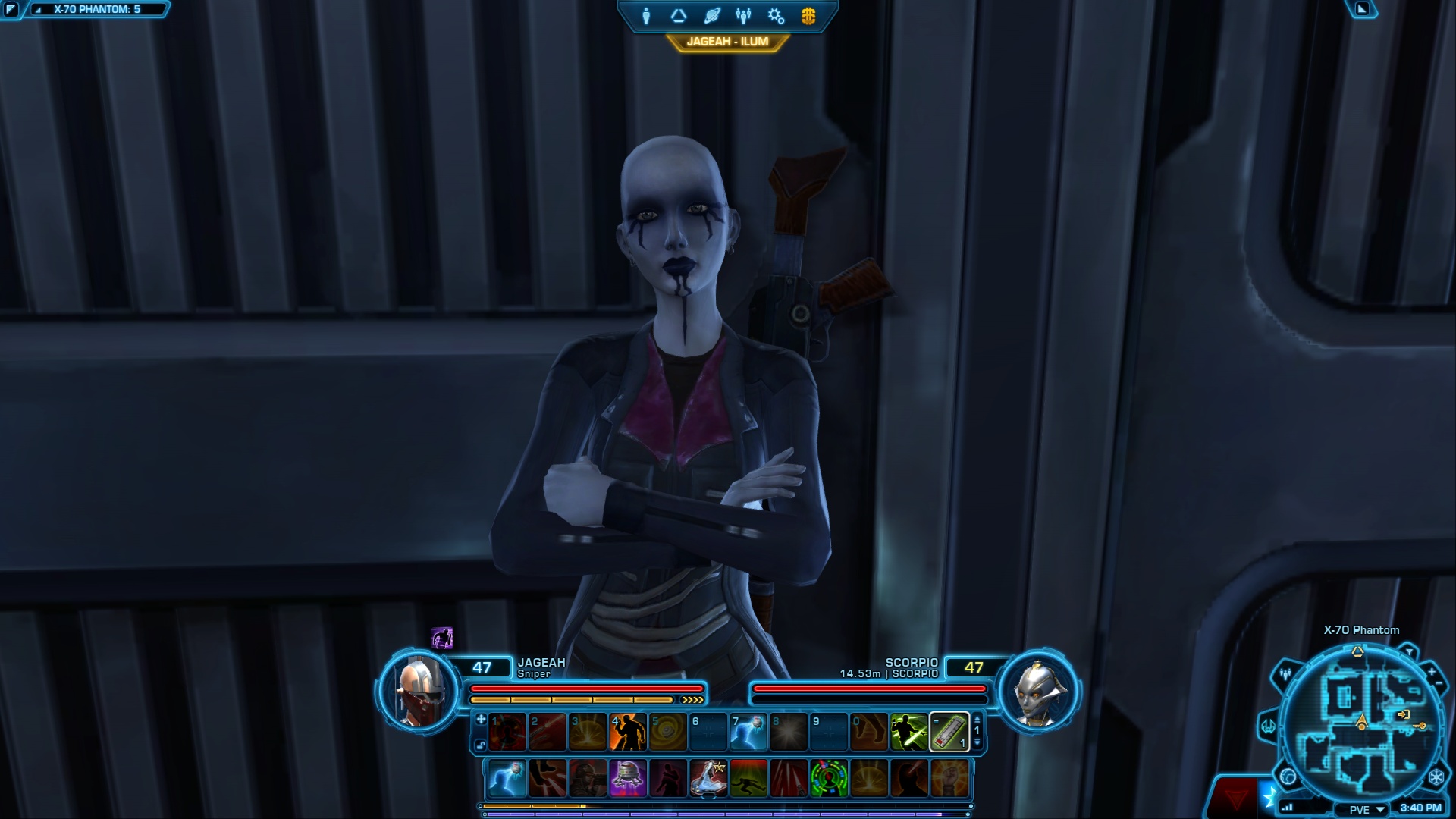
Task: Click the X-70 Phantom minimap
Action: pos(1361,720)
